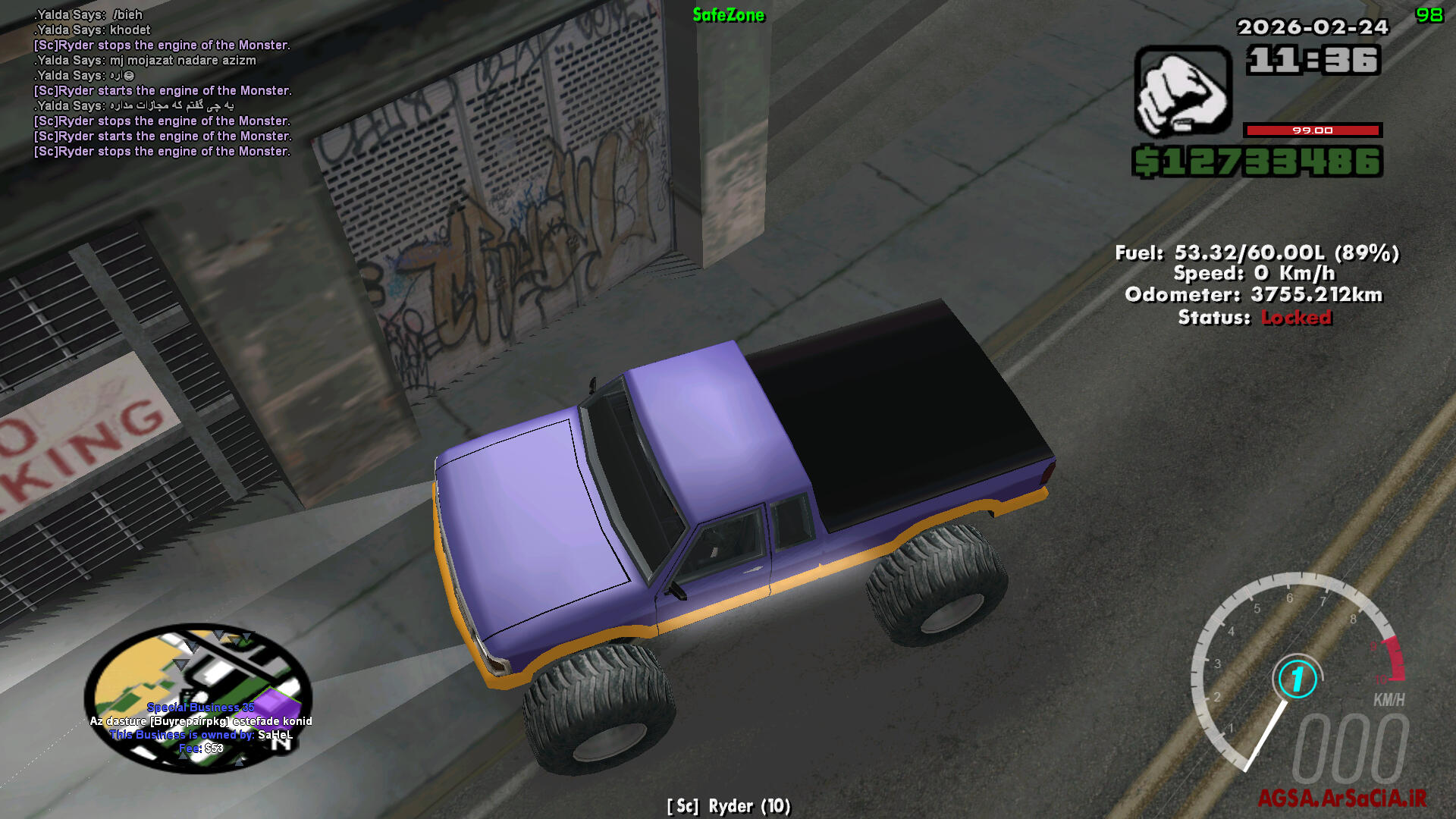1456x819 pixels.
Task: Select the purple marker on the minimap
Action: click(x=275, y=703)
